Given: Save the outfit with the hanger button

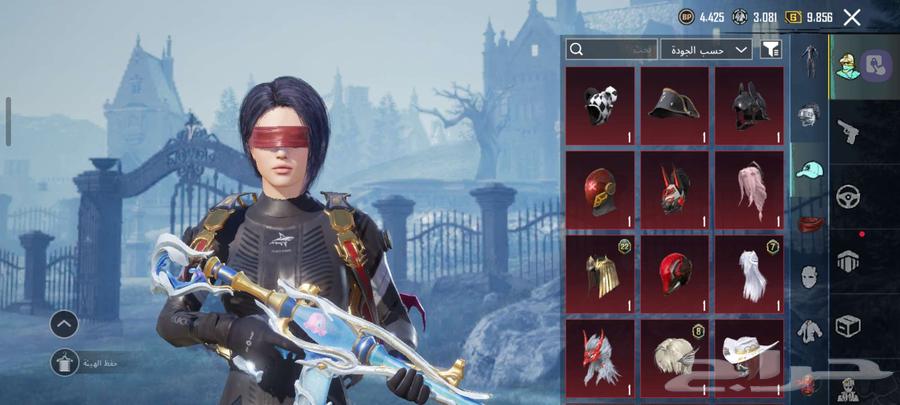Looking at the screenshot, I should pyautogui.click(x=65, y=363).
